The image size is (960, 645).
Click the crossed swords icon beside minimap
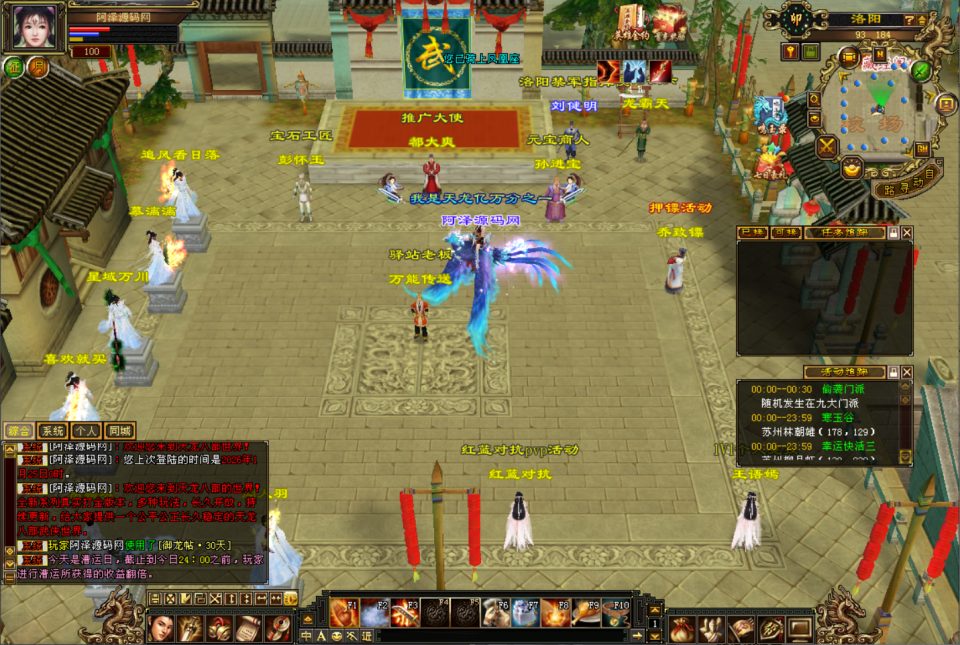point(827,147)
